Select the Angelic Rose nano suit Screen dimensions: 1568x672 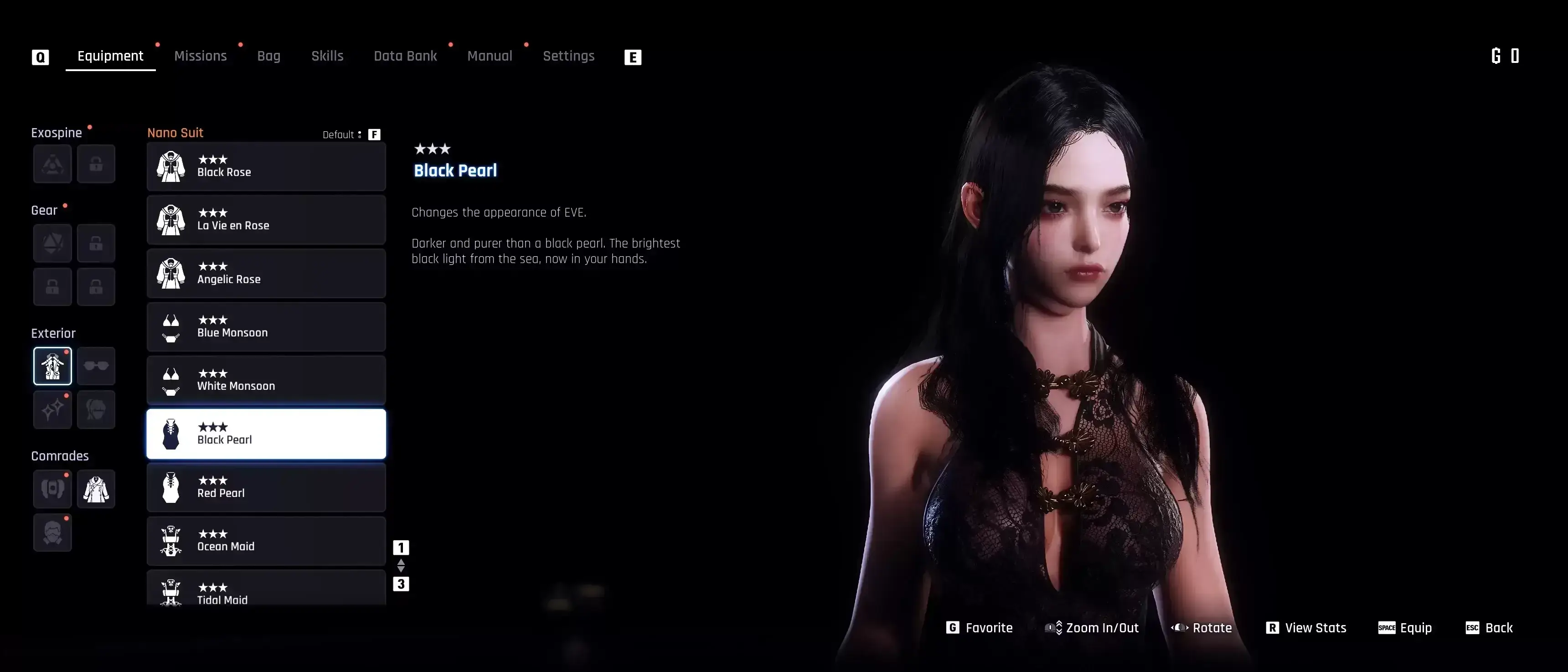click(266, 273)
